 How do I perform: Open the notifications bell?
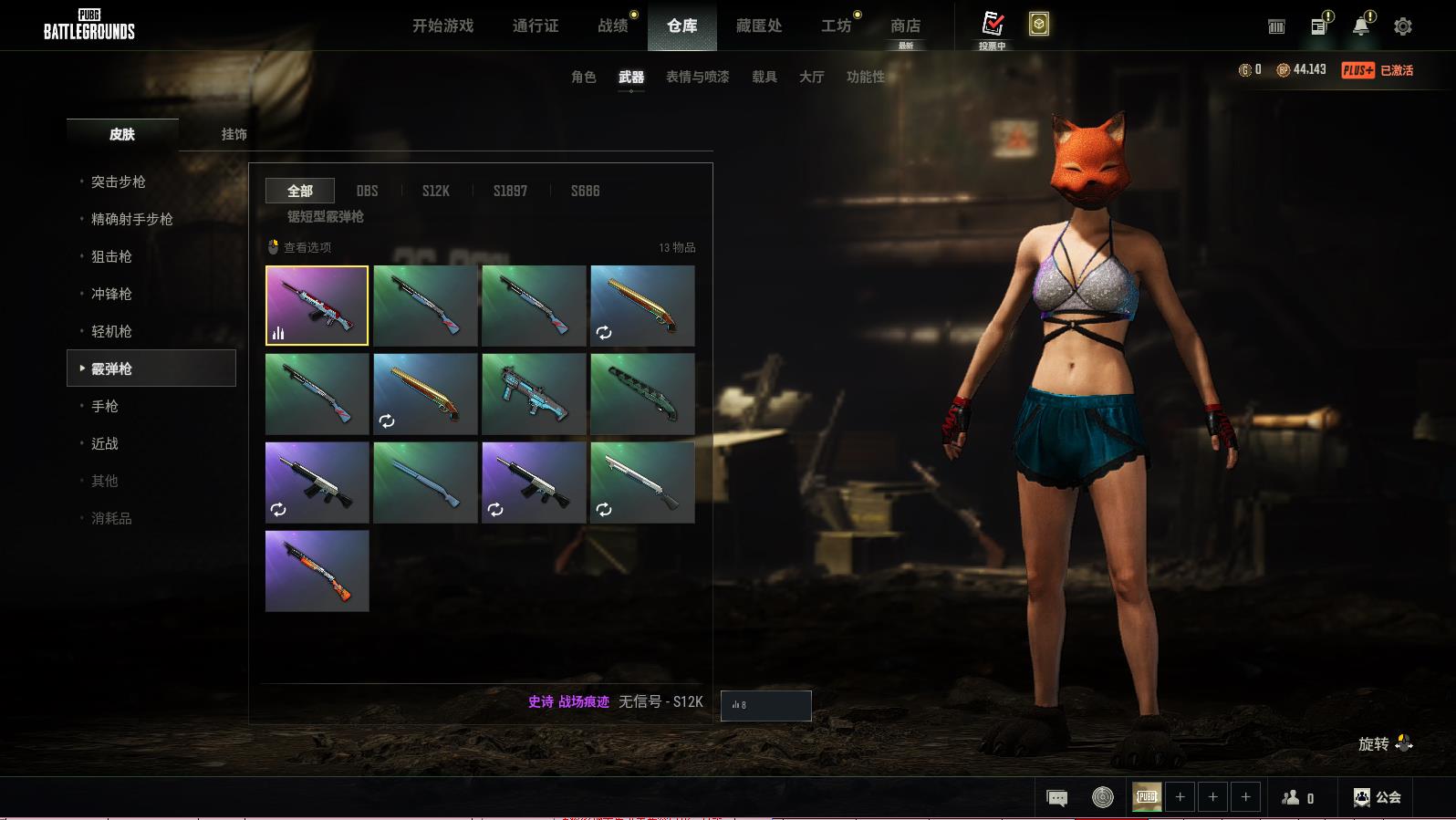click(1360, 26)
